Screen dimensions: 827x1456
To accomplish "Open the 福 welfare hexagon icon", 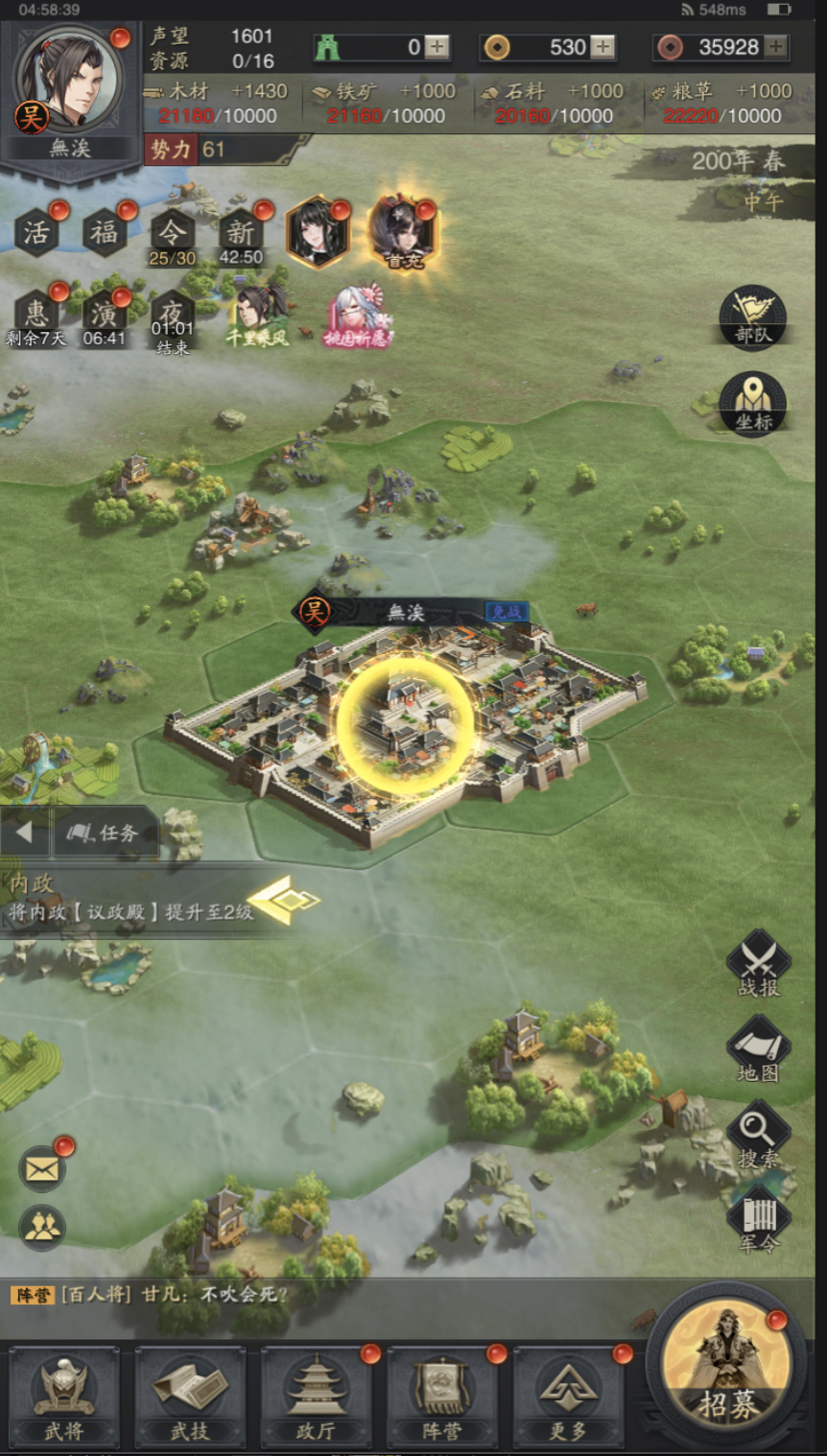I will [105, 232].
